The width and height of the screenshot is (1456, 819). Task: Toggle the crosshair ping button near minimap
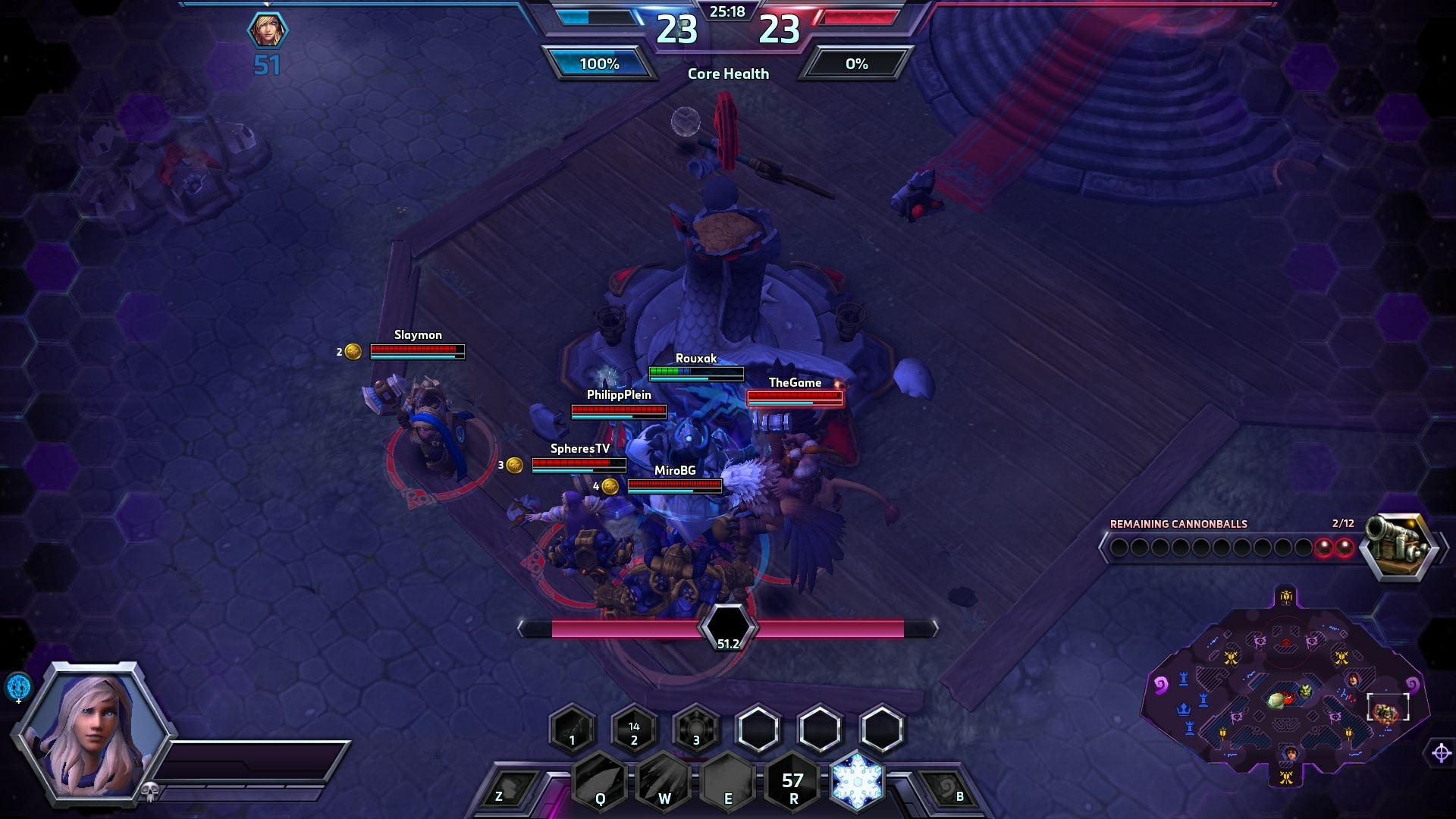(x=1441, y=753)
